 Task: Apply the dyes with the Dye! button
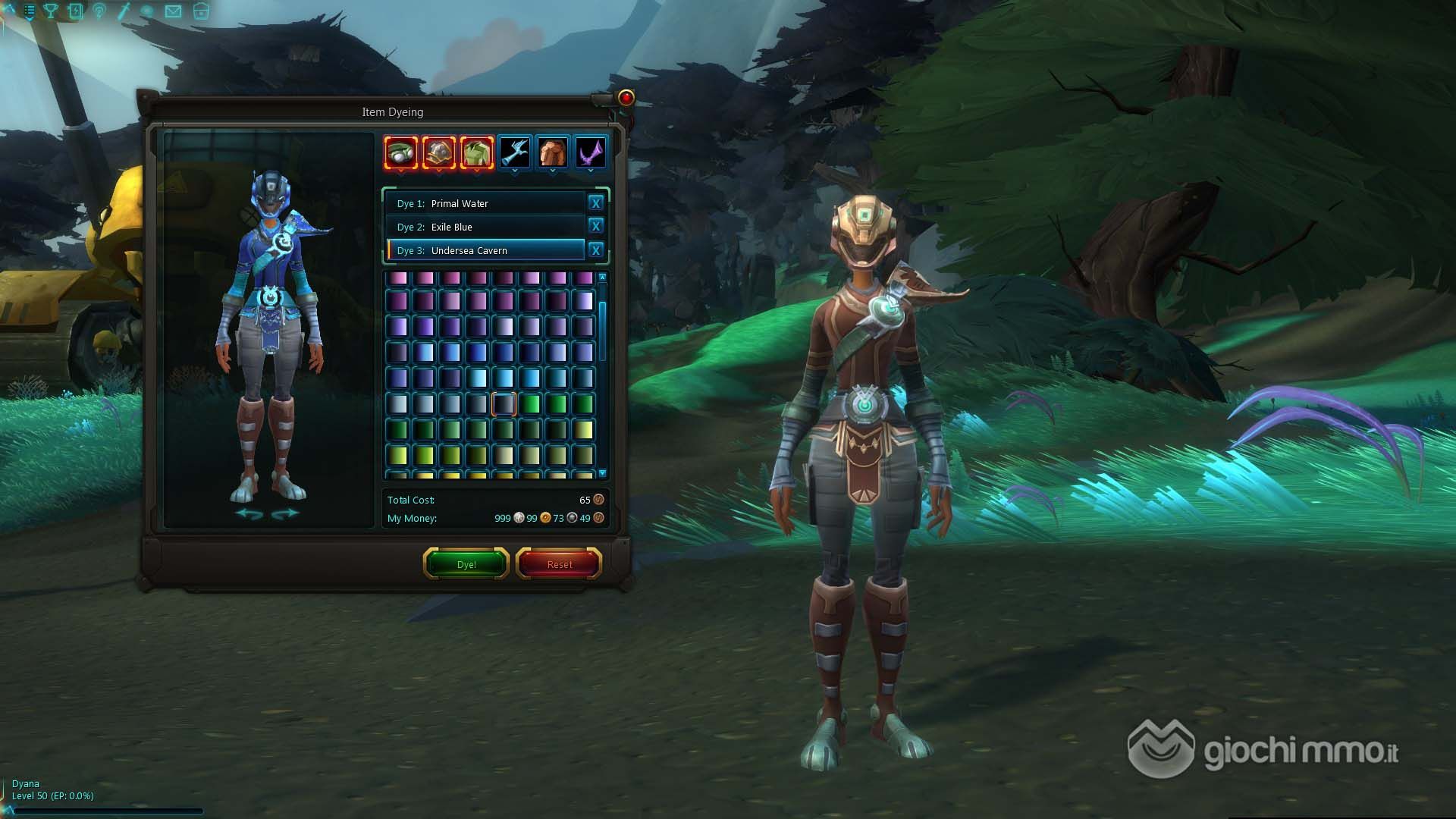tap(466, 564)
